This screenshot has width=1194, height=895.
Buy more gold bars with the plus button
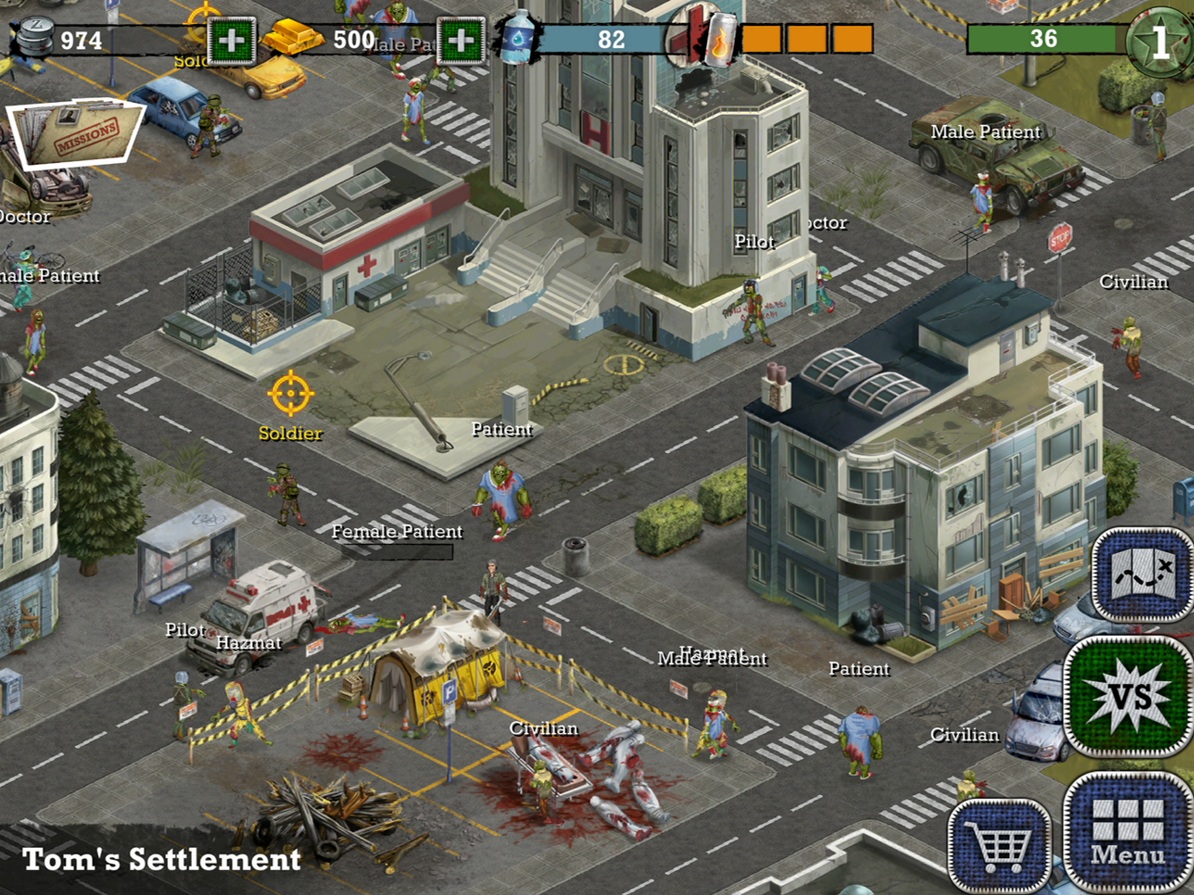(461, 41)
